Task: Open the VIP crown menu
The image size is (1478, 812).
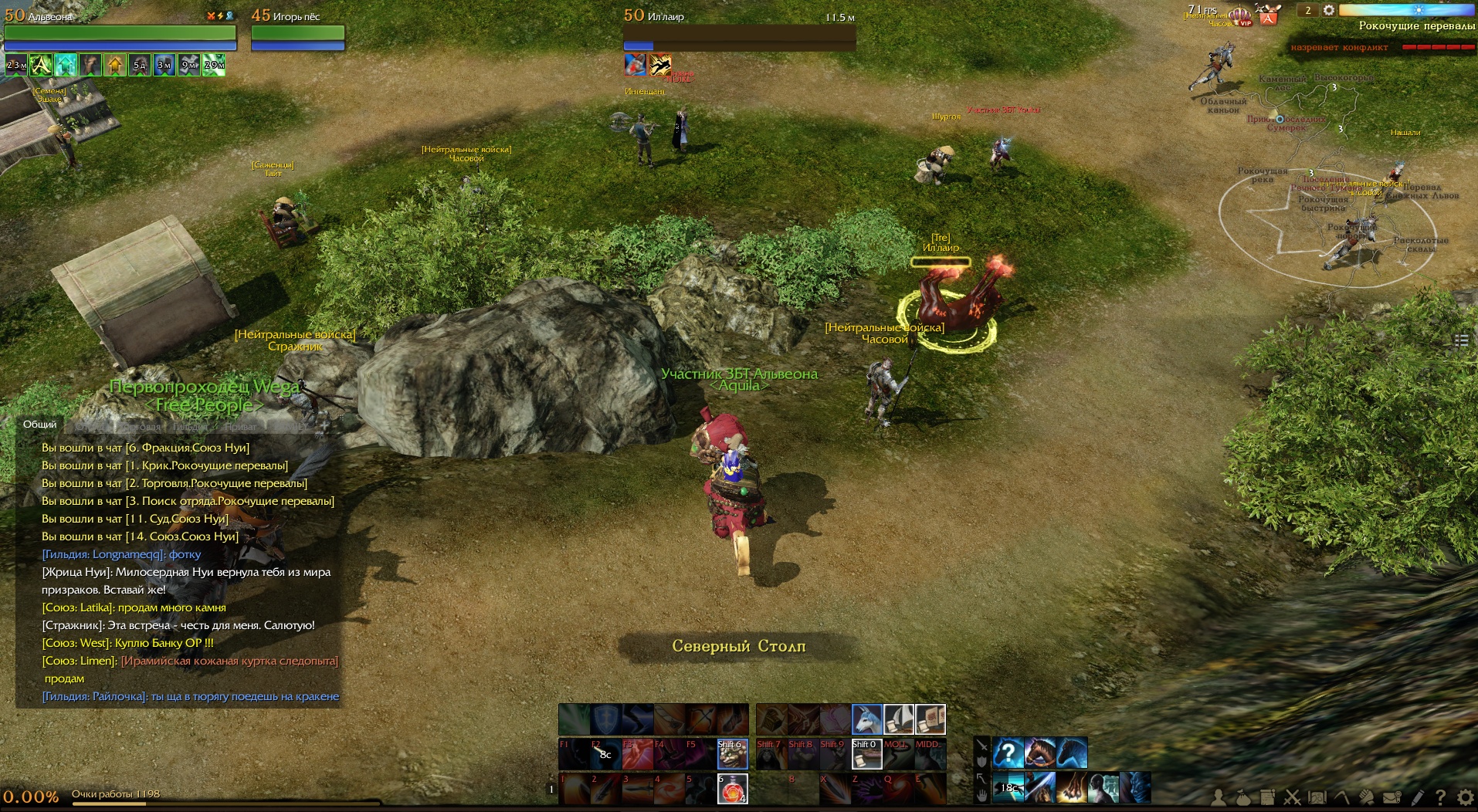Action: [x=1240, y=16]
